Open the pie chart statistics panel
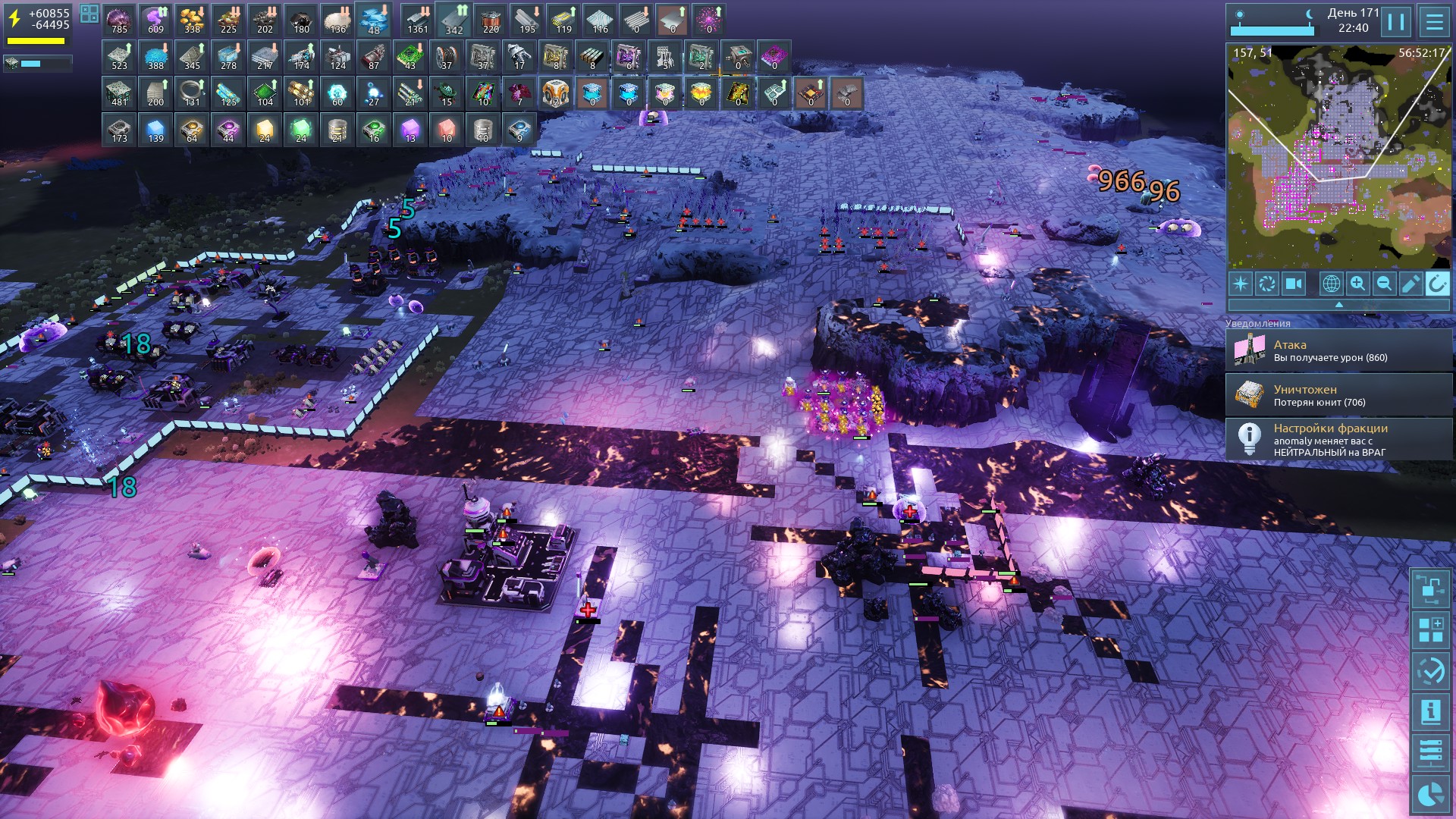The image size is (1456, 819). [x=1430, y=795]
